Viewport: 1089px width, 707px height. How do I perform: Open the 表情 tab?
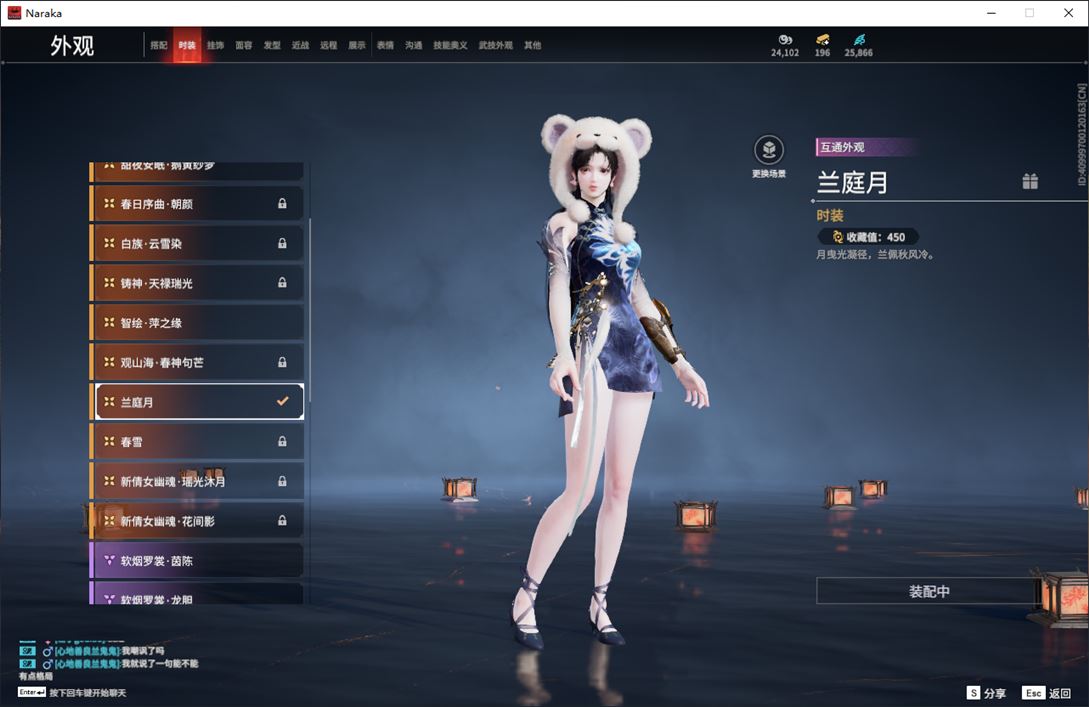(x=385, y=46)
